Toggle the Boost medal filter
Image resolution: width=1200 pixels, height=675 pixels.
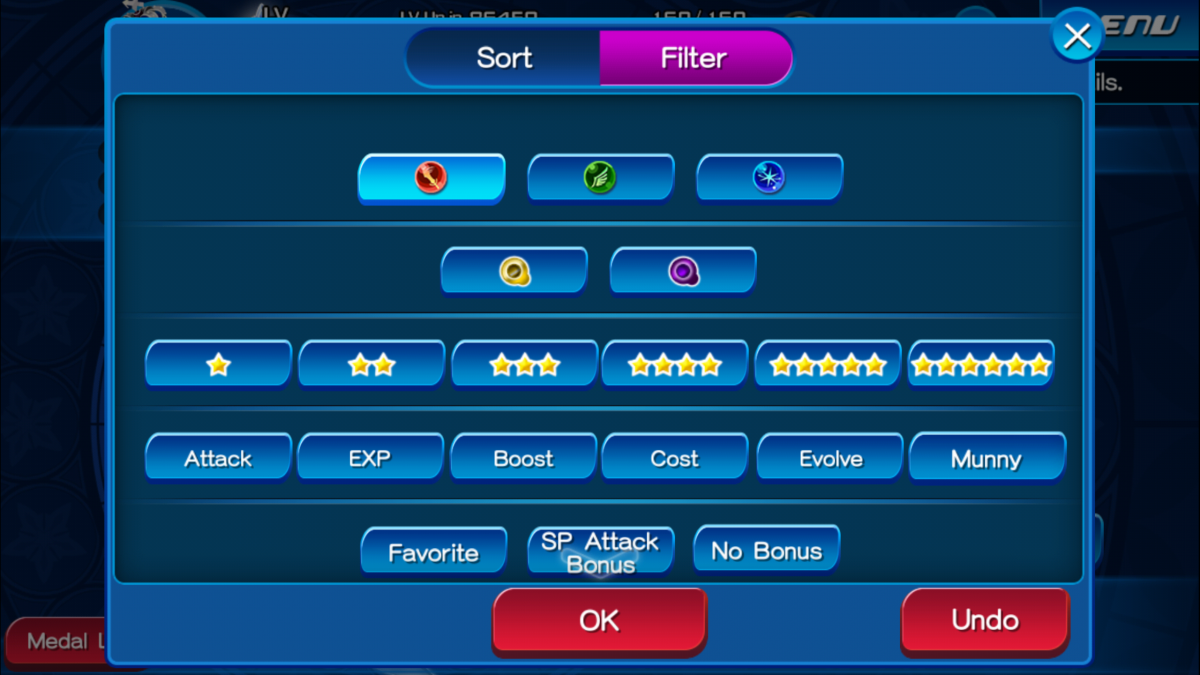pyautogui.click(x=523, y=459)
